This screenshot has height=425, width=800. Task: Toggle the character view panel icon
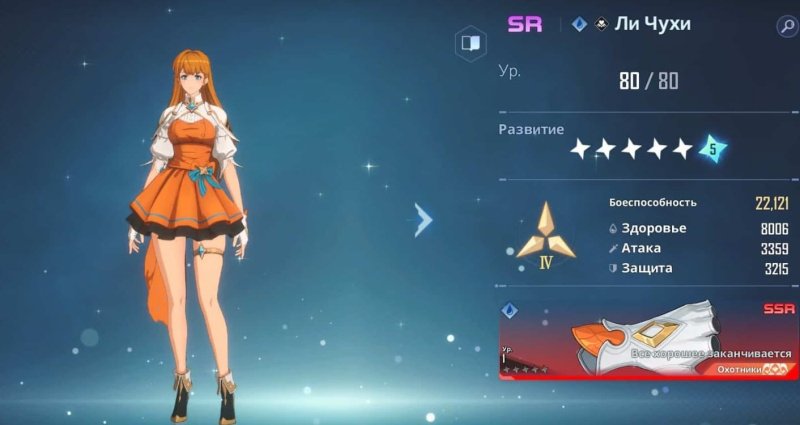tap(469, 43)
